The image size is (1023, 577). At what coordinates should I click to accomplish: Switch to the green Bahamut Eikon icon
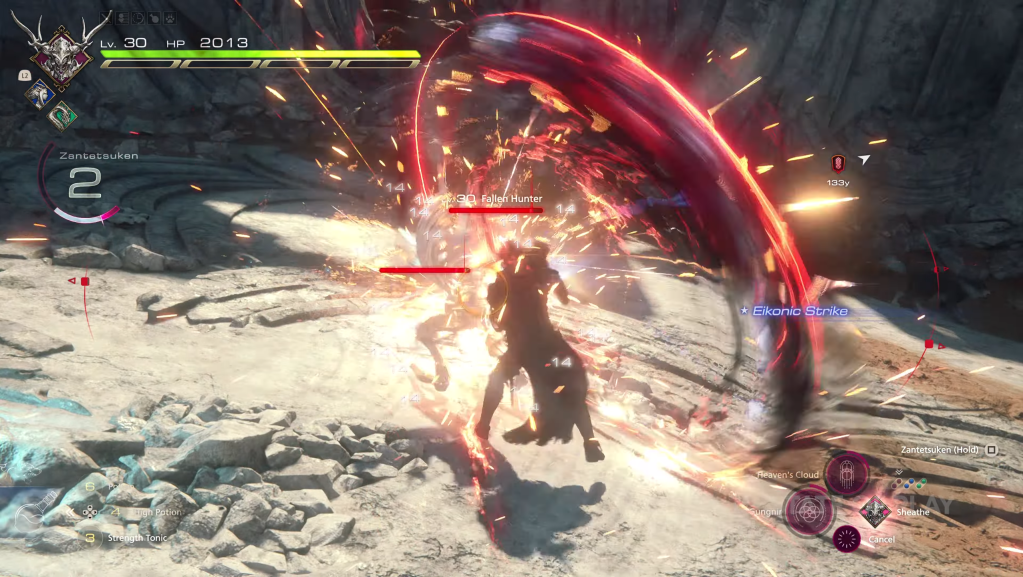(x=62, y=114)
